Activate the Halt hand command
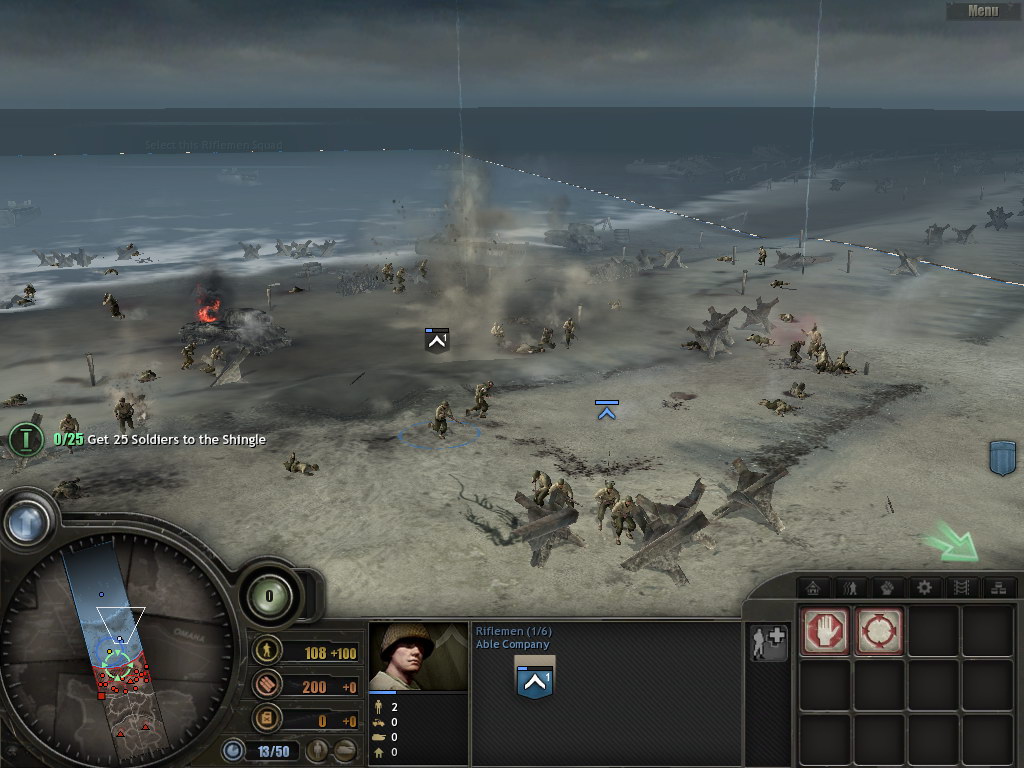1024x768 pixels. [x=826, y=631]
